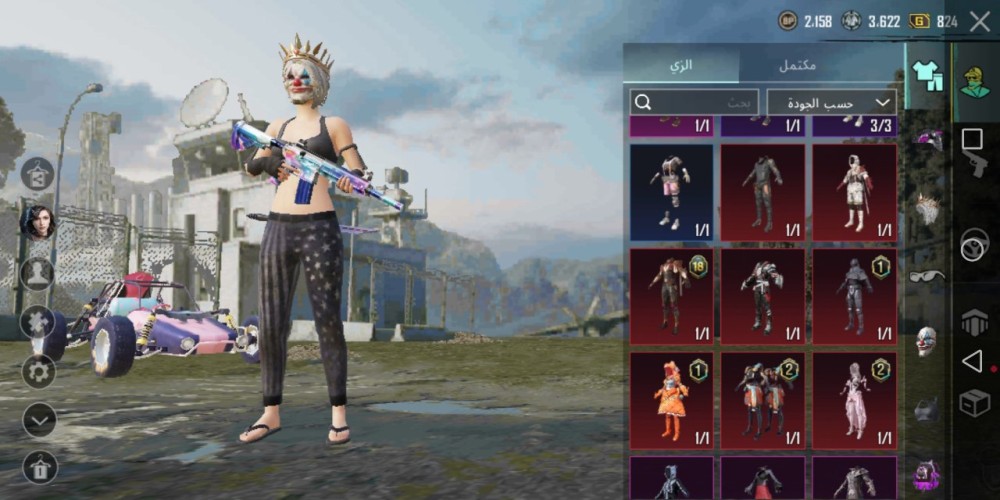Collapse the left menu with down arrow
The image size is (1000, 500).
coord(39,420)
